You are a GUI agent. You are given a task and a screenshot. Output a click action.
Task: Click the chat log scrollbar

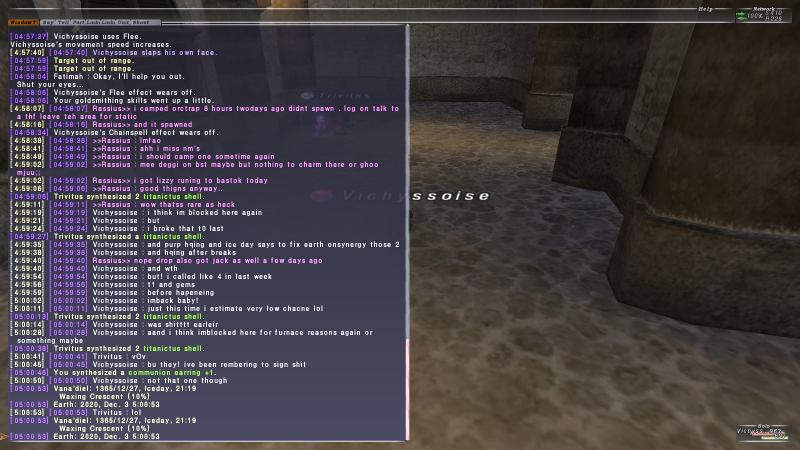point(406,230)
